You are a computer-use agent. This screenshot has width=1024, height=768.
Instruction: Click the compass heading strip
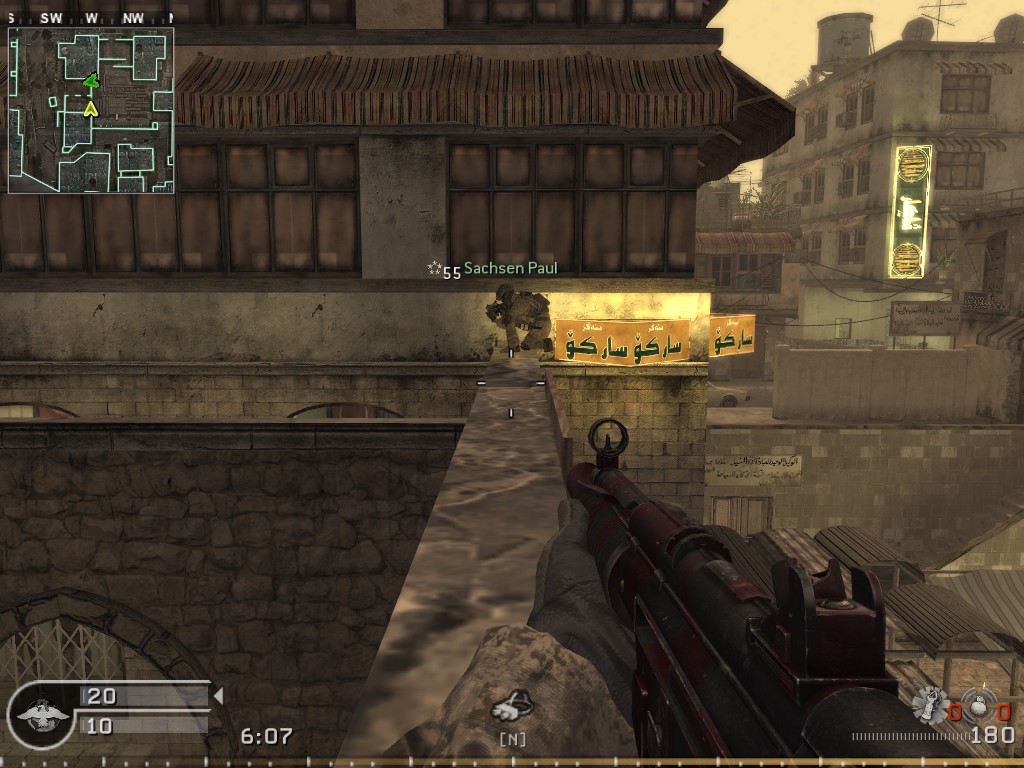91,18
